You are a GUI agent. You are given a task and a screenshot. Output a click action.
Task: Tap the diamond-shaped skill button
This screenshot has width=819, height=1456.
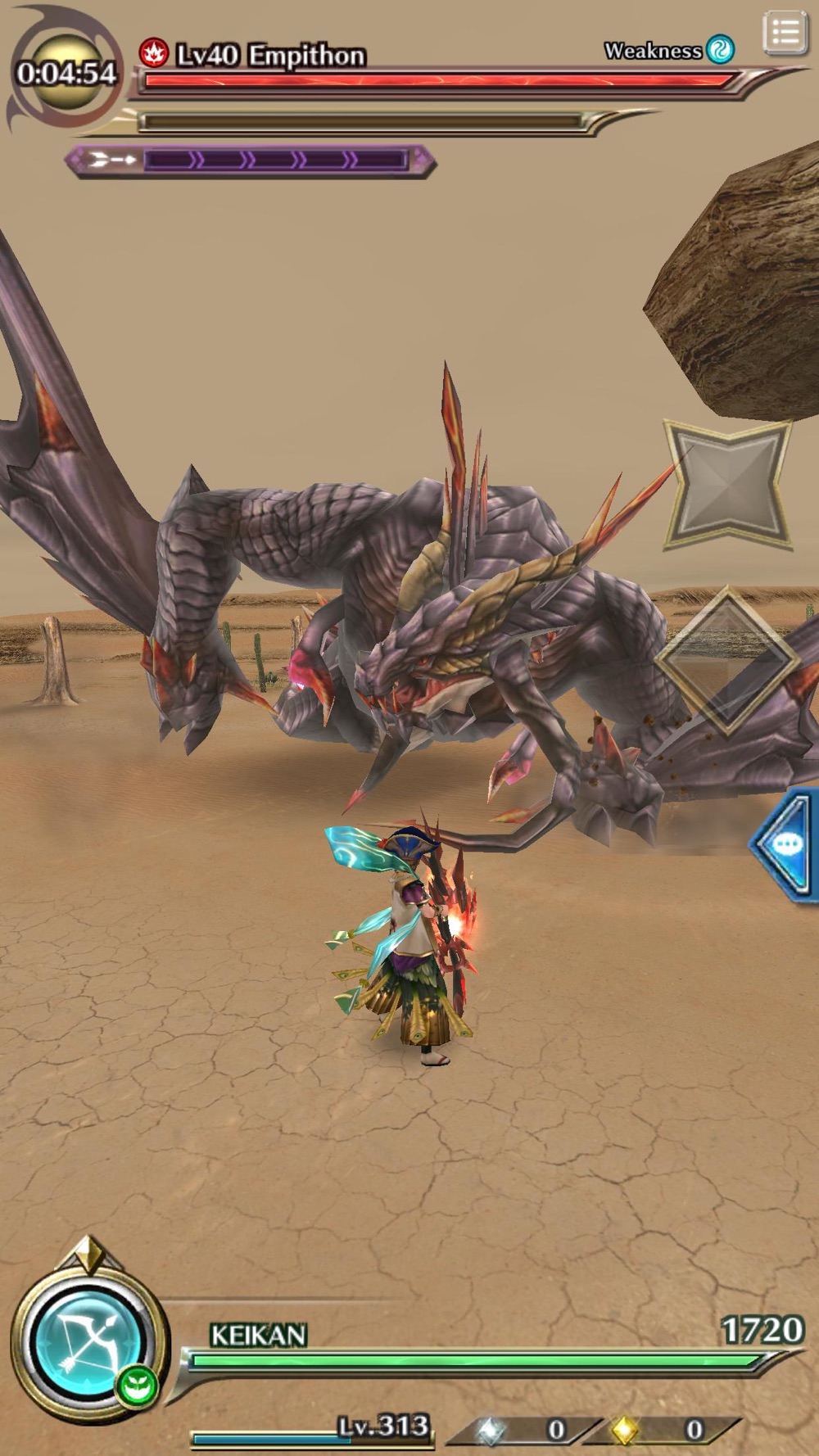[x=726, y=660]
